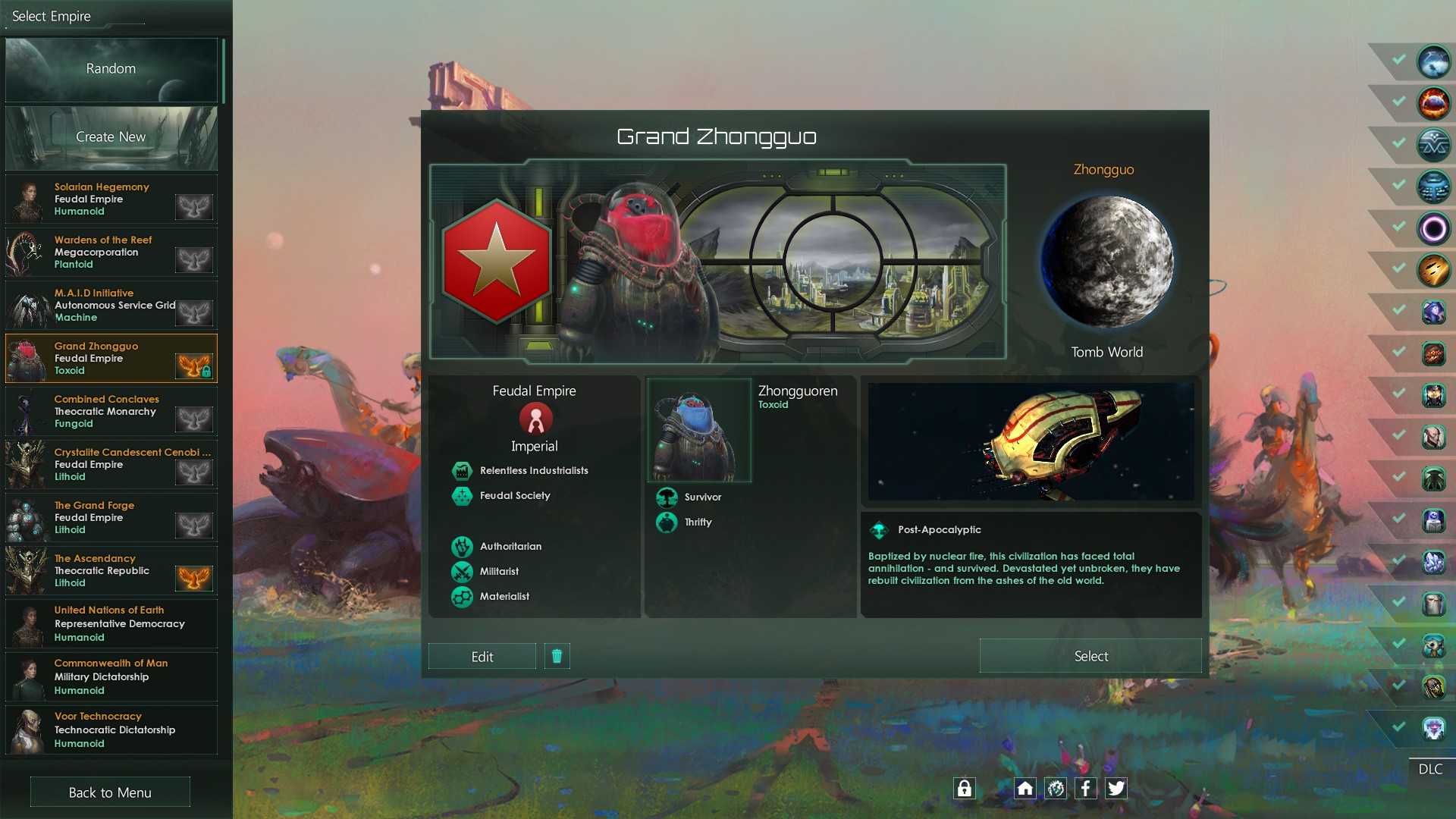Click the trash icon to delete the empire
This screenshot has height=819, width=1456.
pyautogui.click(x=557, y=656)
